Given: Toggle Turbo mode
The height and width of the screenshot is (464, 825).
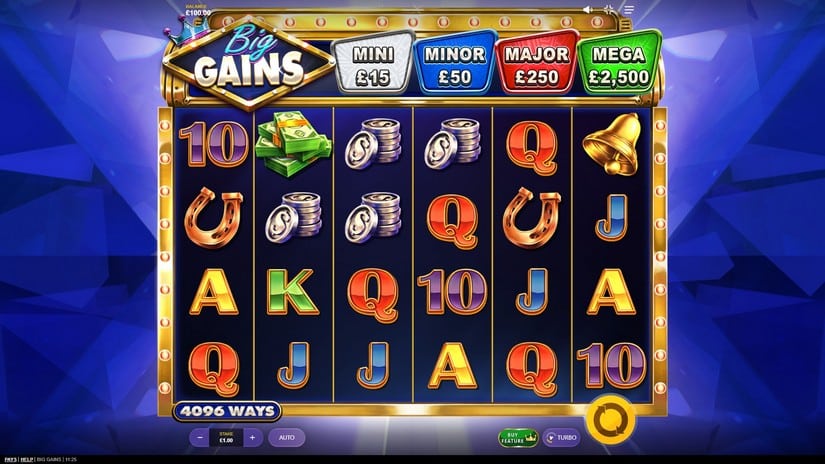Looking at the screenshot, I should pyautogui.click(x=562, y=437).
